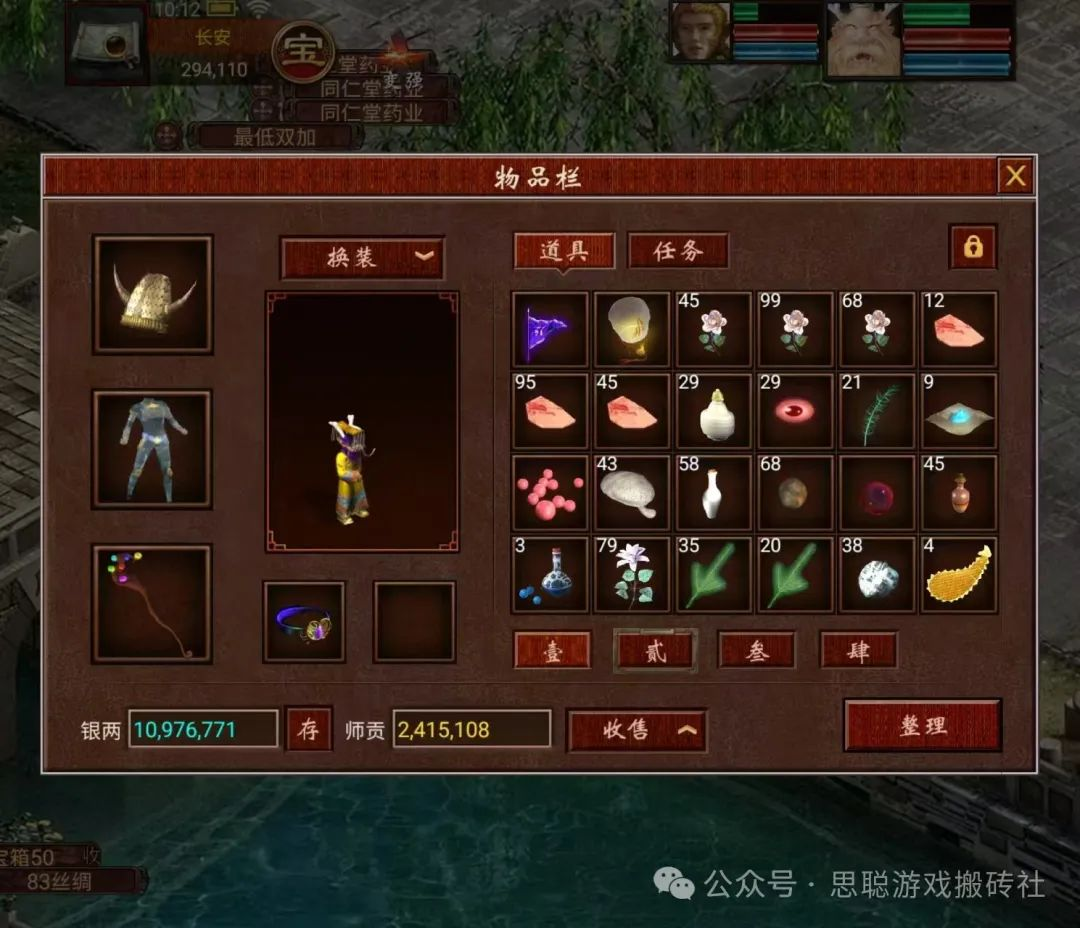The height and width of the screenshot is (928, 1080).
Task: Sort the bag with the 整理 button
Action: pos(922,725)
